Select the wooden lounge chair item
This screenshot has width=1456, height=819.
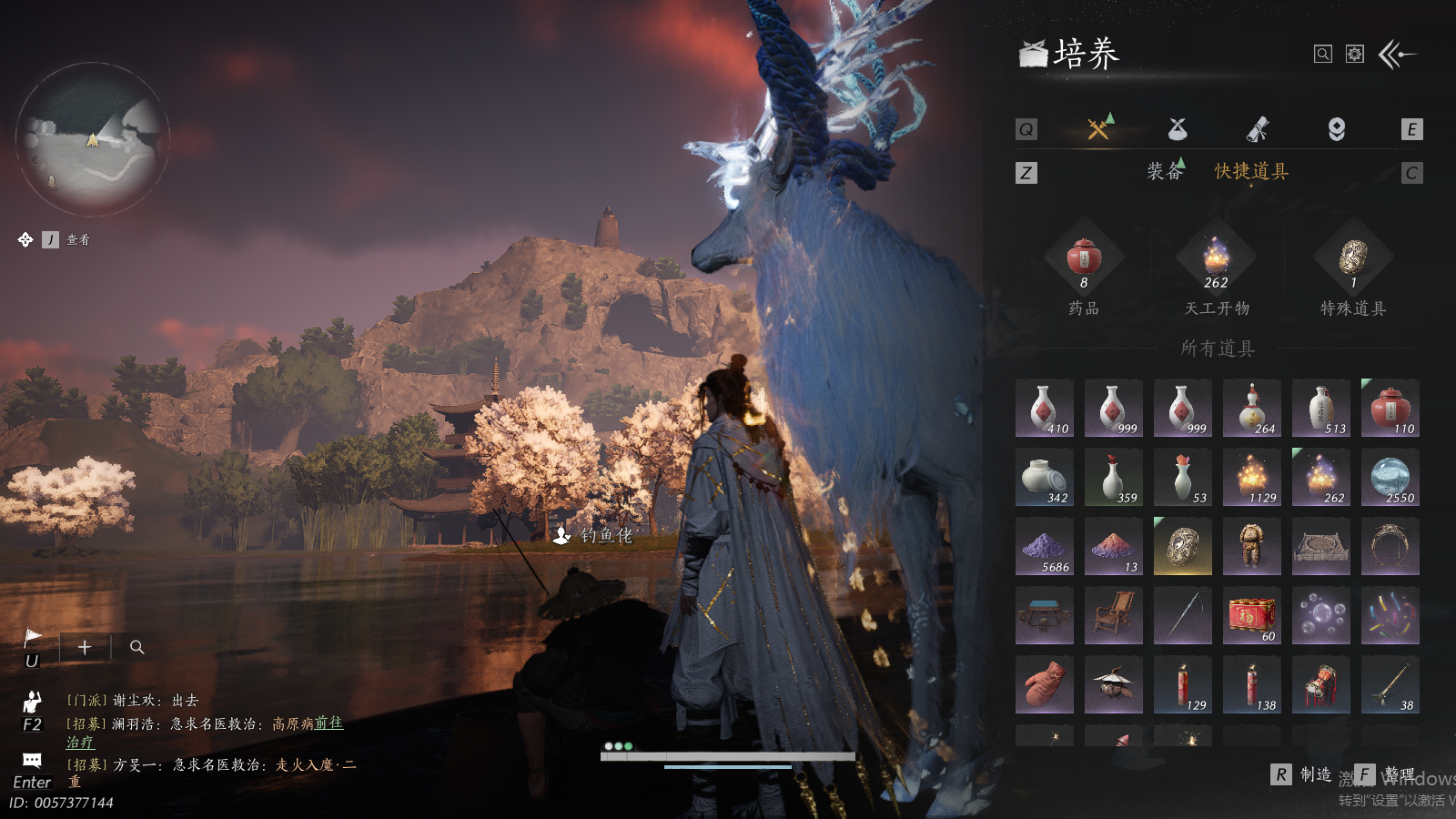pyautogui.click(x=1113, y=616)
